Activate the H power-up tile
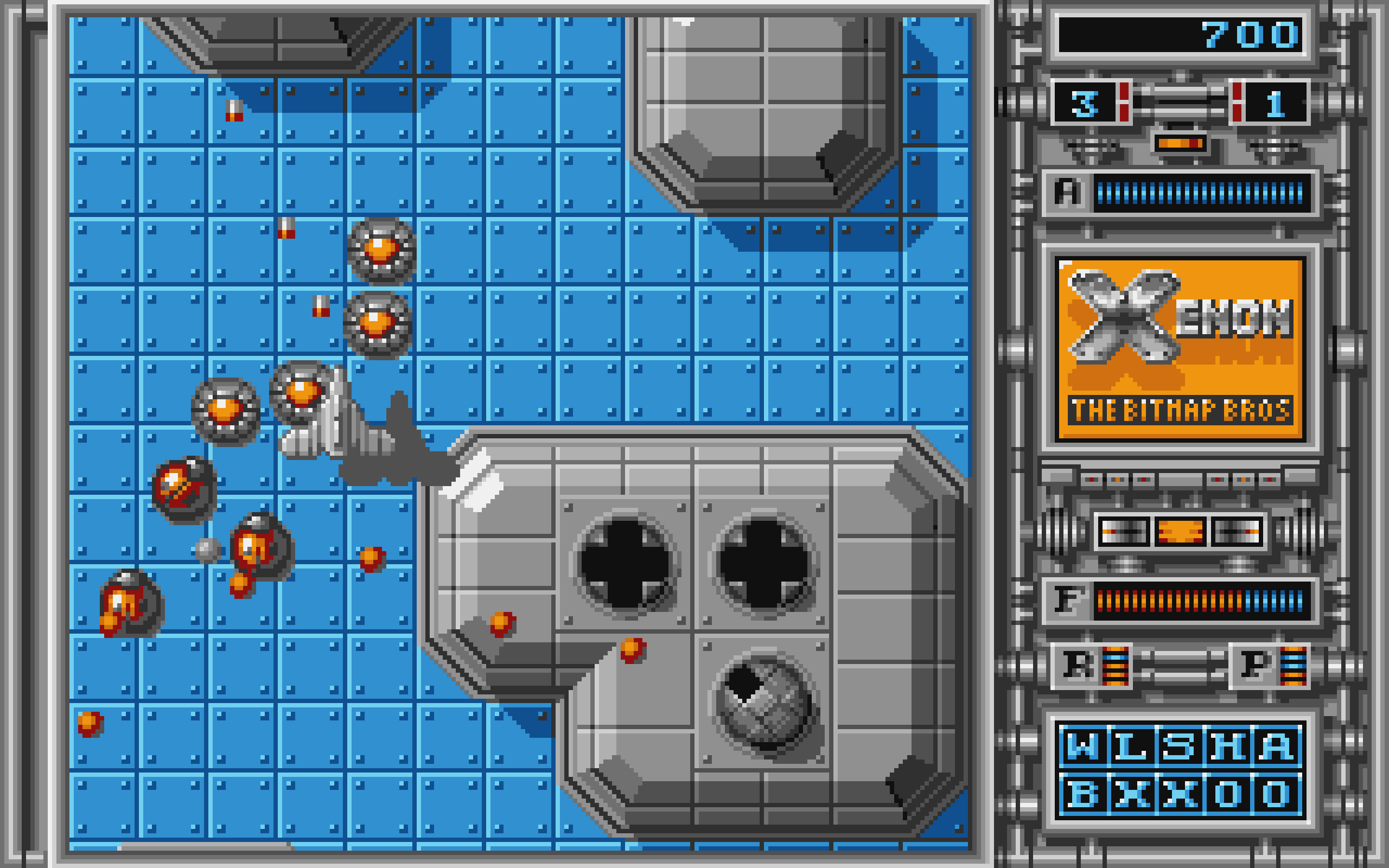The height and width of the screenshot is (868, 1389). 1228,746
